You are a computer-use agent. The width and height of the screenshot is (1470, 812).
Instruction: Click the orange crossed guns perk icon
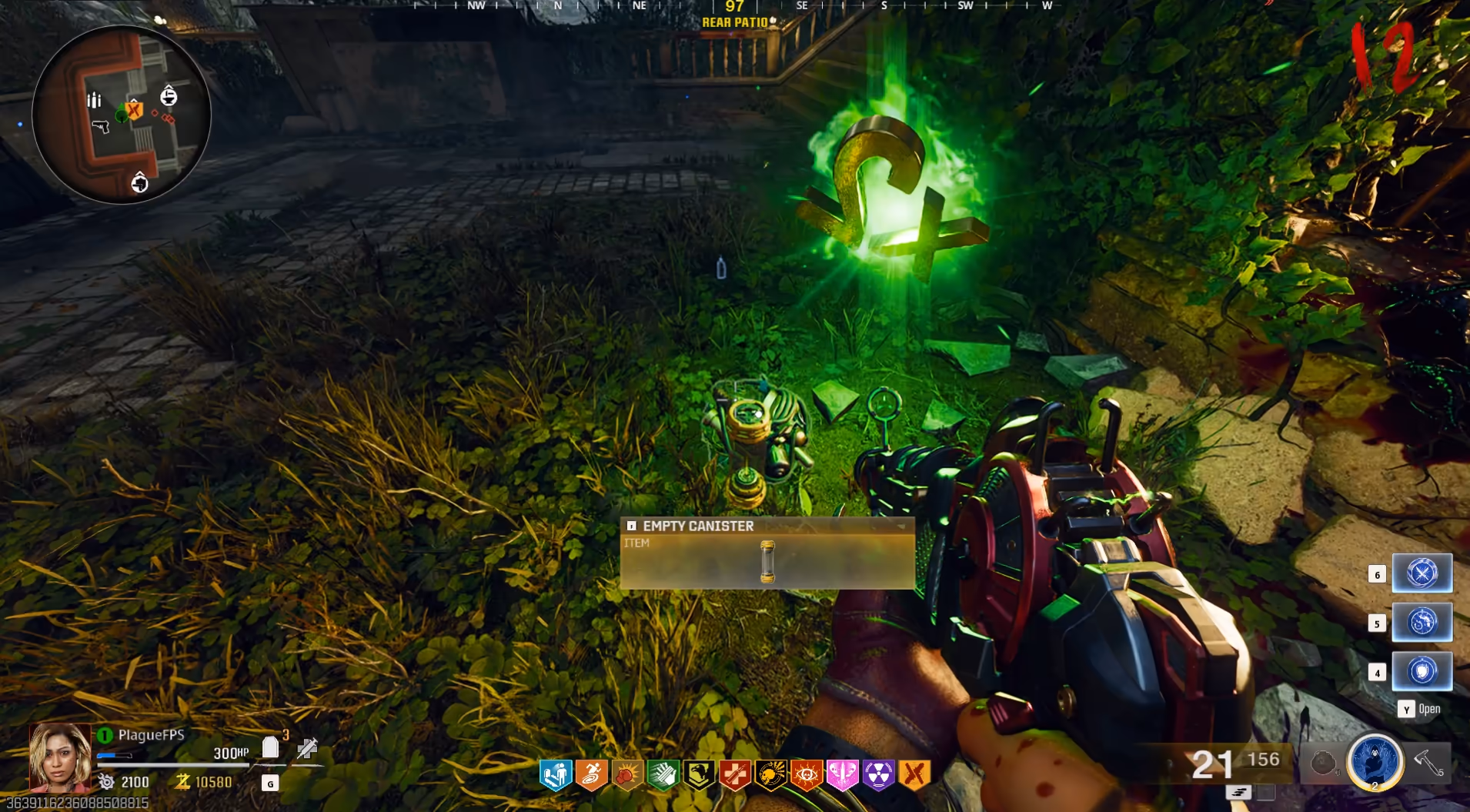pyautogui.click(x=914, y=775)
